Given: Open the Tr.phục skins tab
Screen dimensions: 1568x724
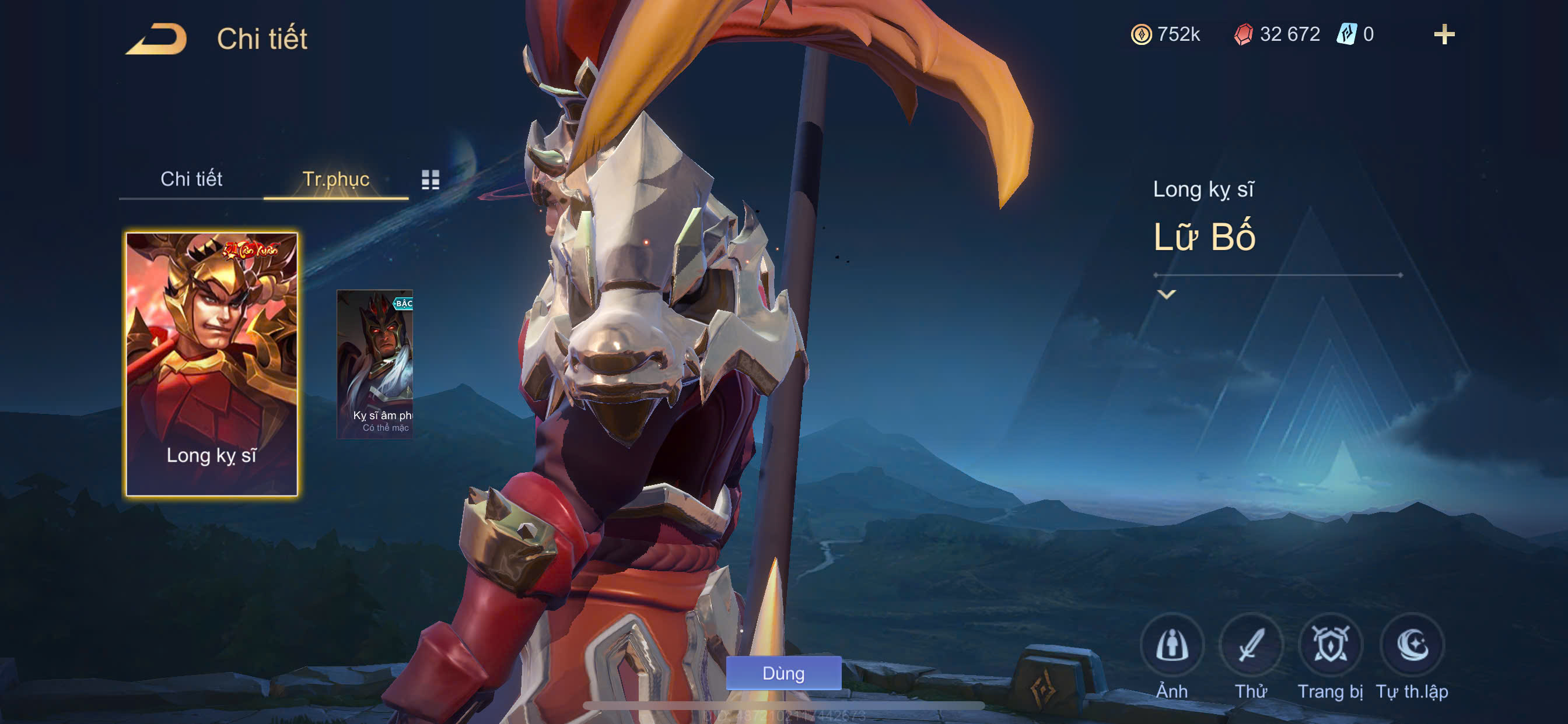Looking at the screenshot, I should pos(335,179).
